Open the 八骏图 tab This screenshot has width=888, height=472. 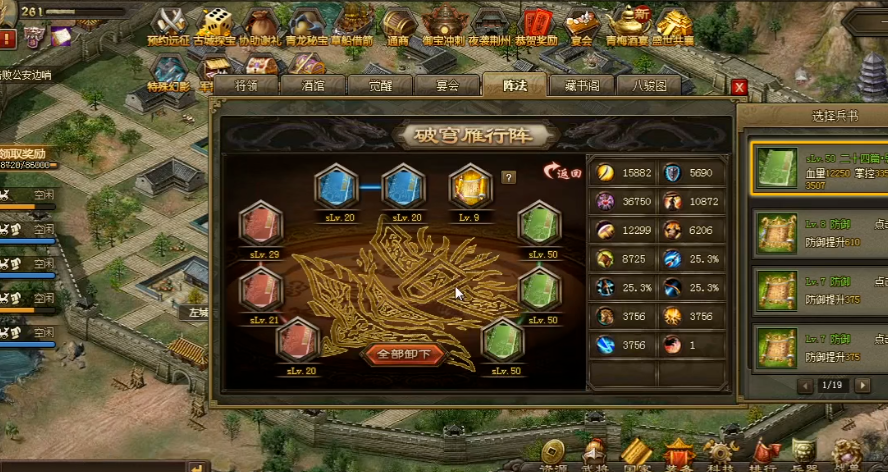(x=649, y=86)
